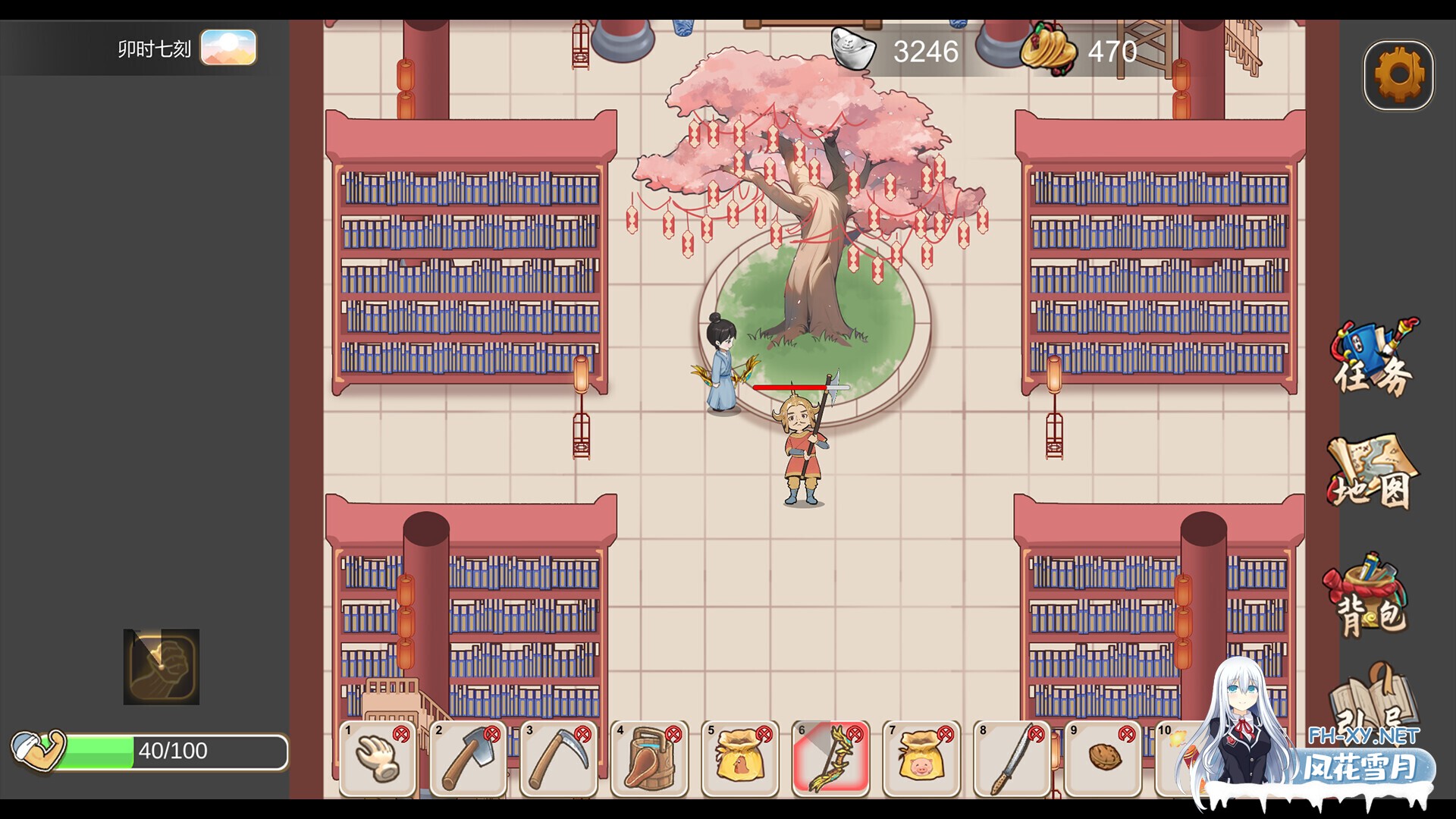The width and height of the screenshot is (1456, 819).
Task: Click the weather icon beside 卯时七刻
Action: [x=228, y=47]
